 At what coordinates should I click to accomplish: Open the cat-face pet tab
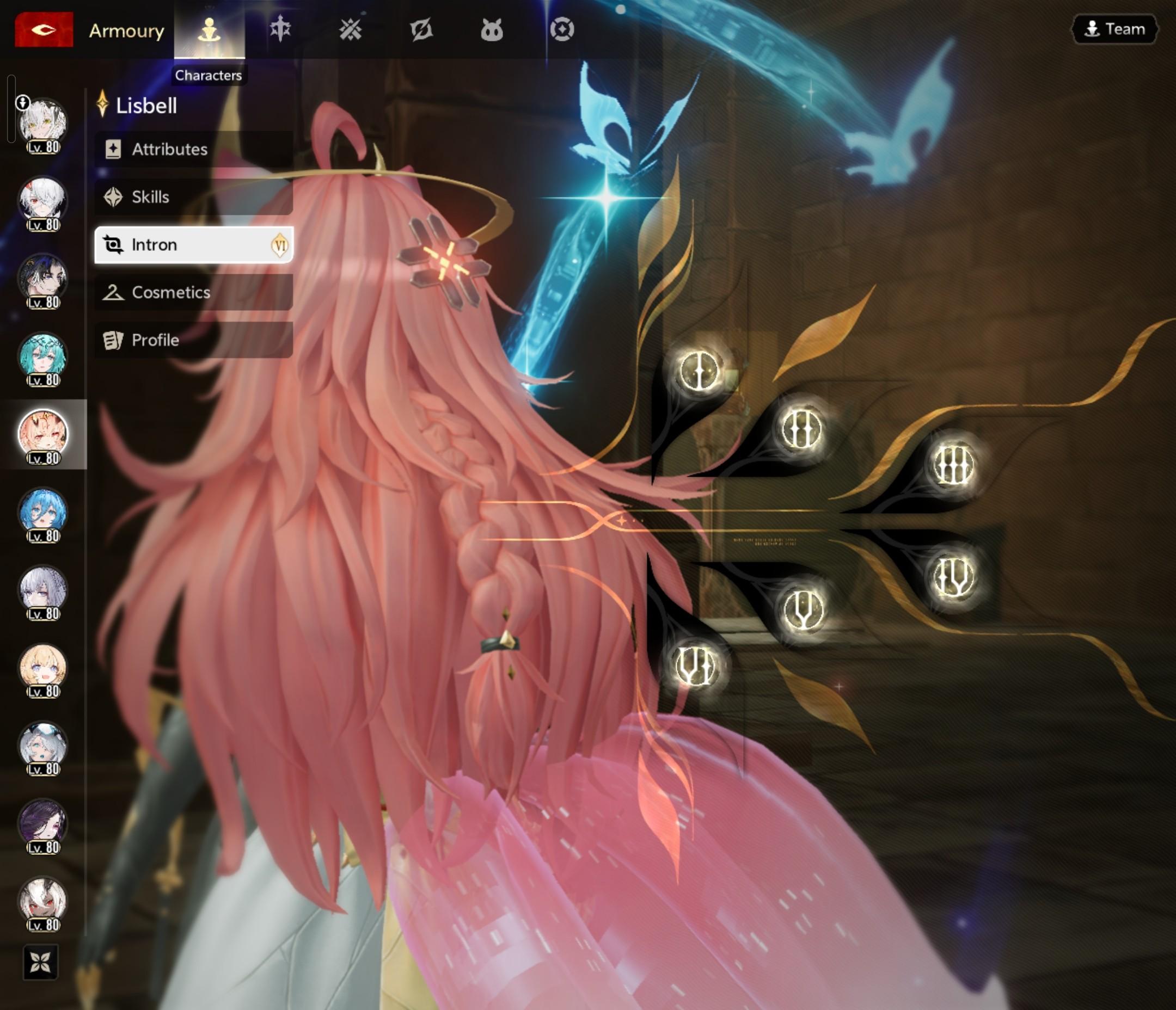pyautogui.click(x=492, y=30)
